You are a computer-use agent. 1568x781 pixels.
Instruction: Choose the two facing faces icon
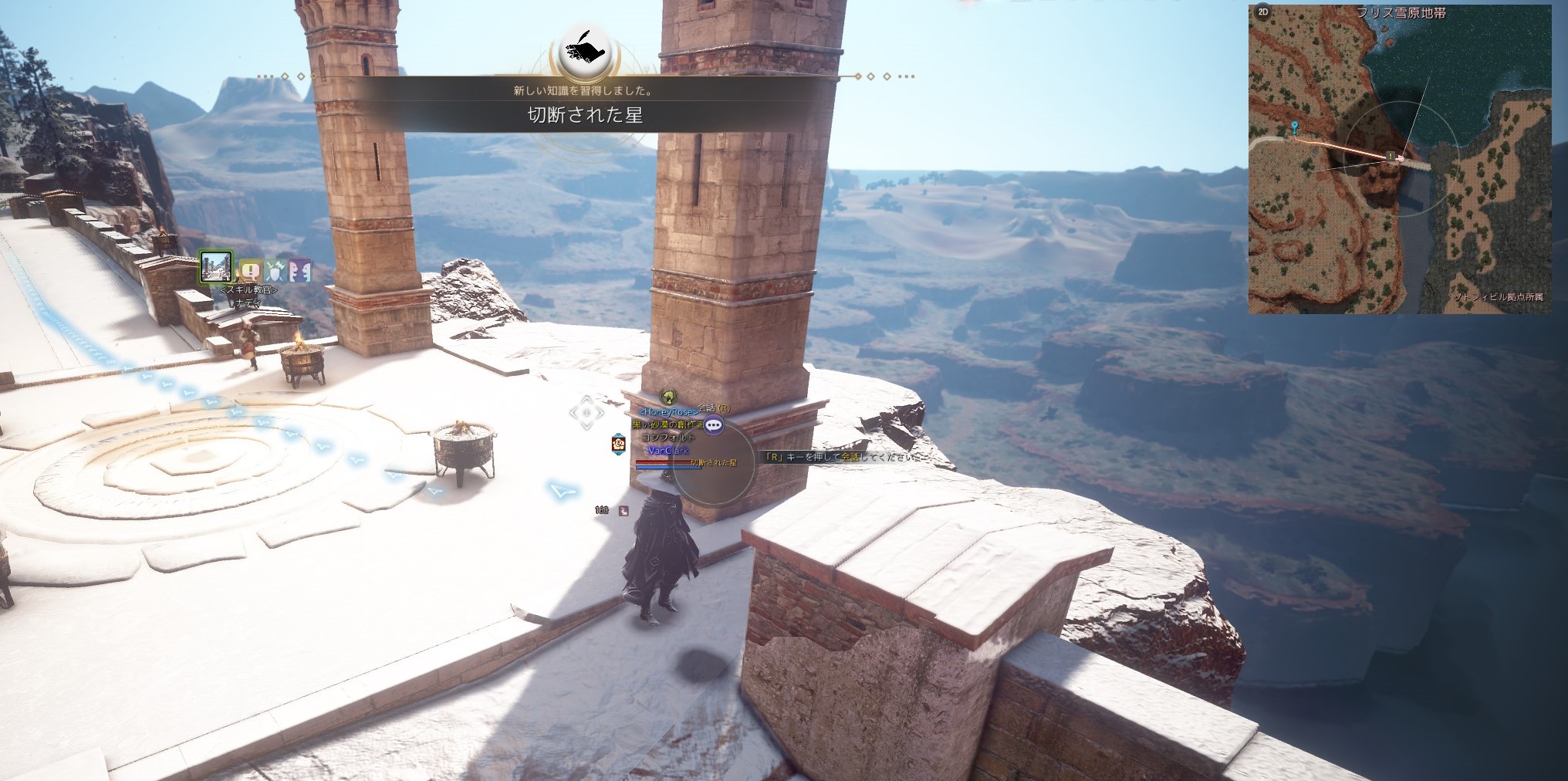point(299,271)
